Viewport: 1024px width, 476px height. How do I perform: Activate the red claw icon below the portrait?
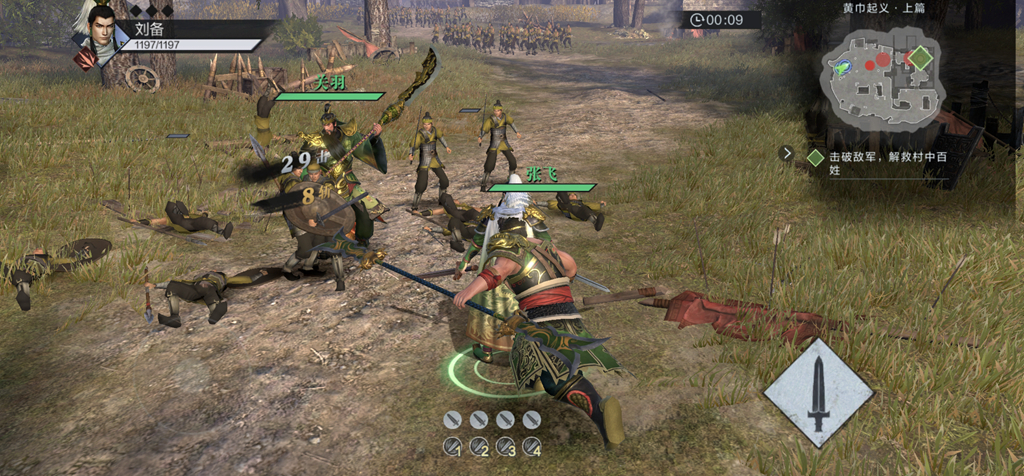(x=86, y=59)
